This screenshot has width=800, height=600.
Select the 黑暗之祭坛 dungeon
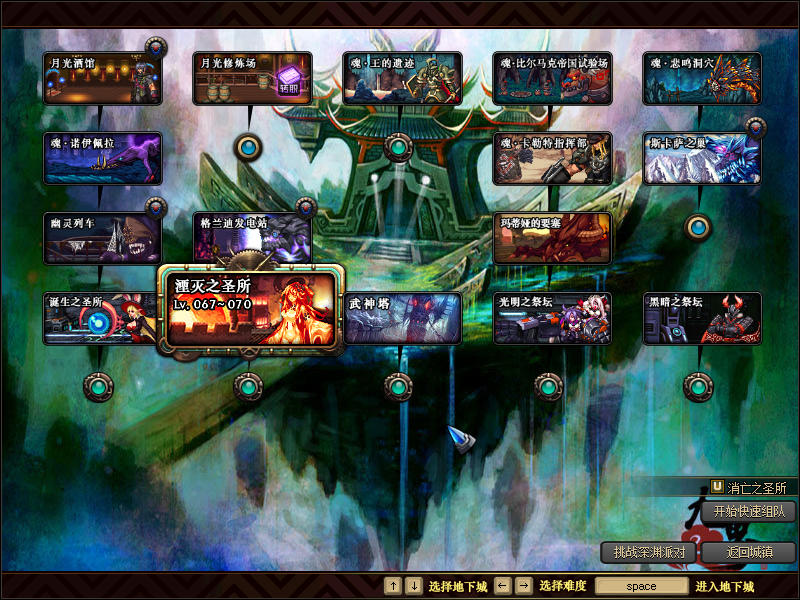[702, 318]
